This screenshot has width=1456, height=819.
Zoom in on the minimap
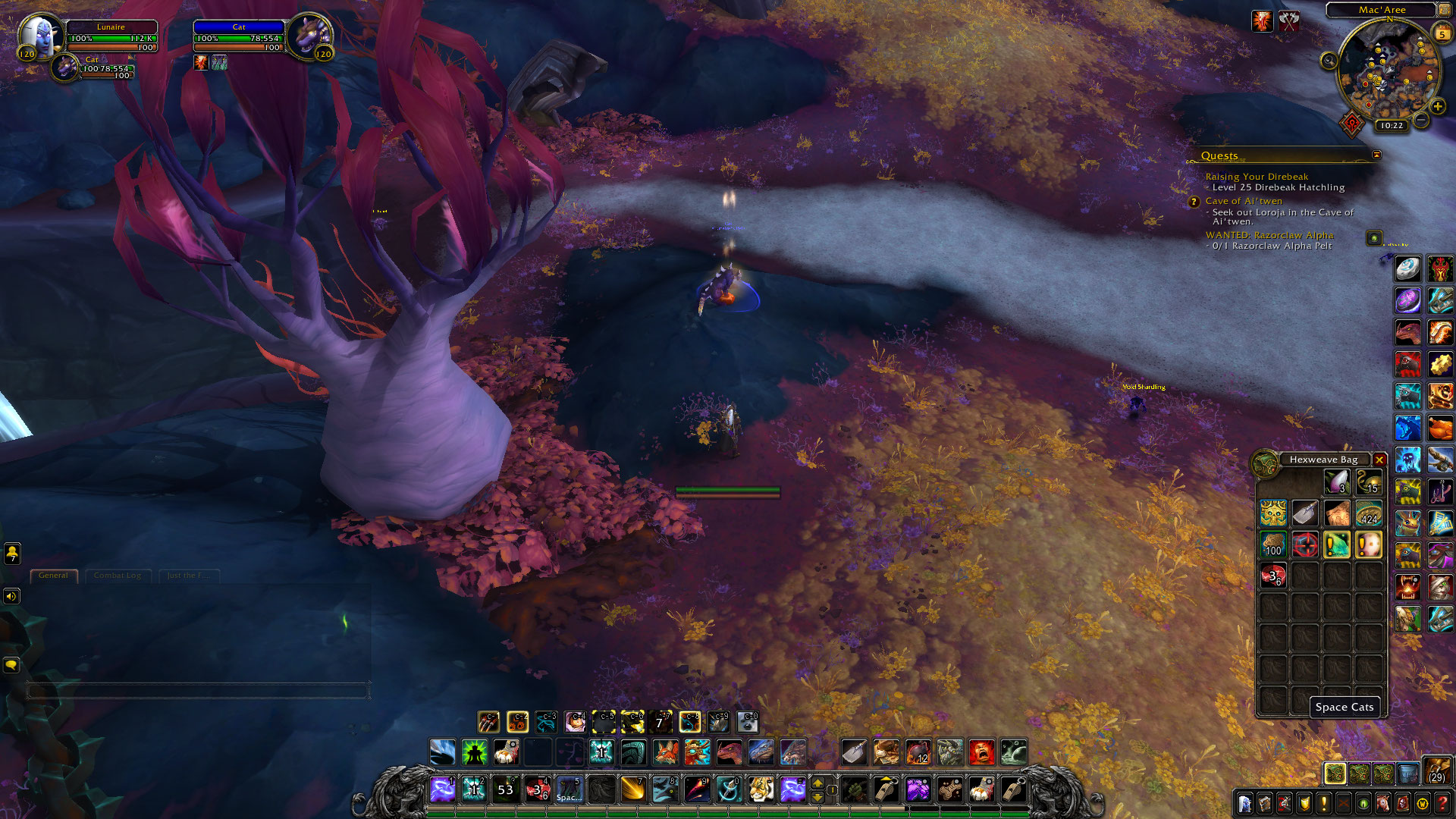[1437, 107]
